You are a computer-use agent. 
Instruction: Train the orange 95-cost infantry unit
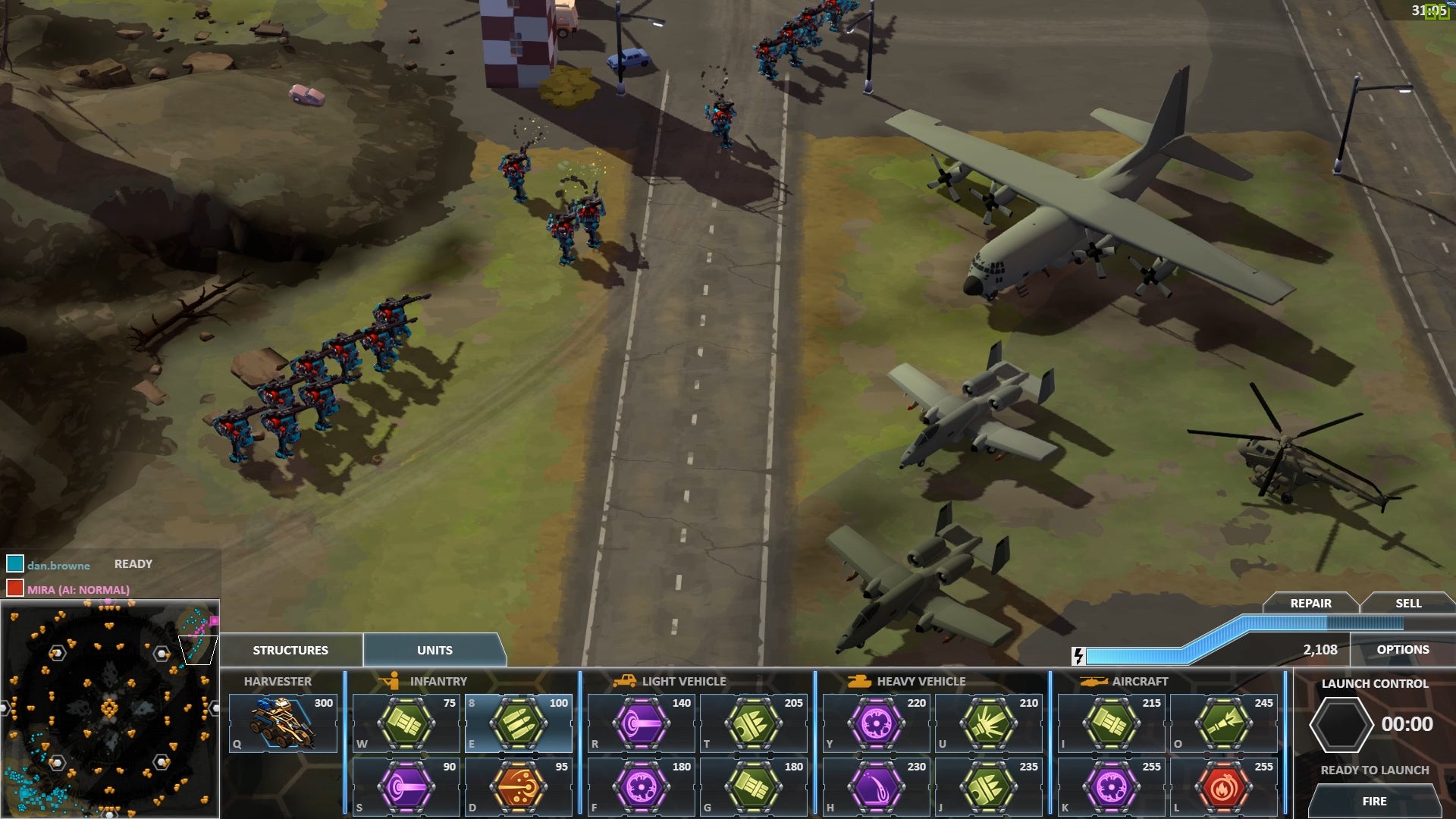click(x=519, y=787)
